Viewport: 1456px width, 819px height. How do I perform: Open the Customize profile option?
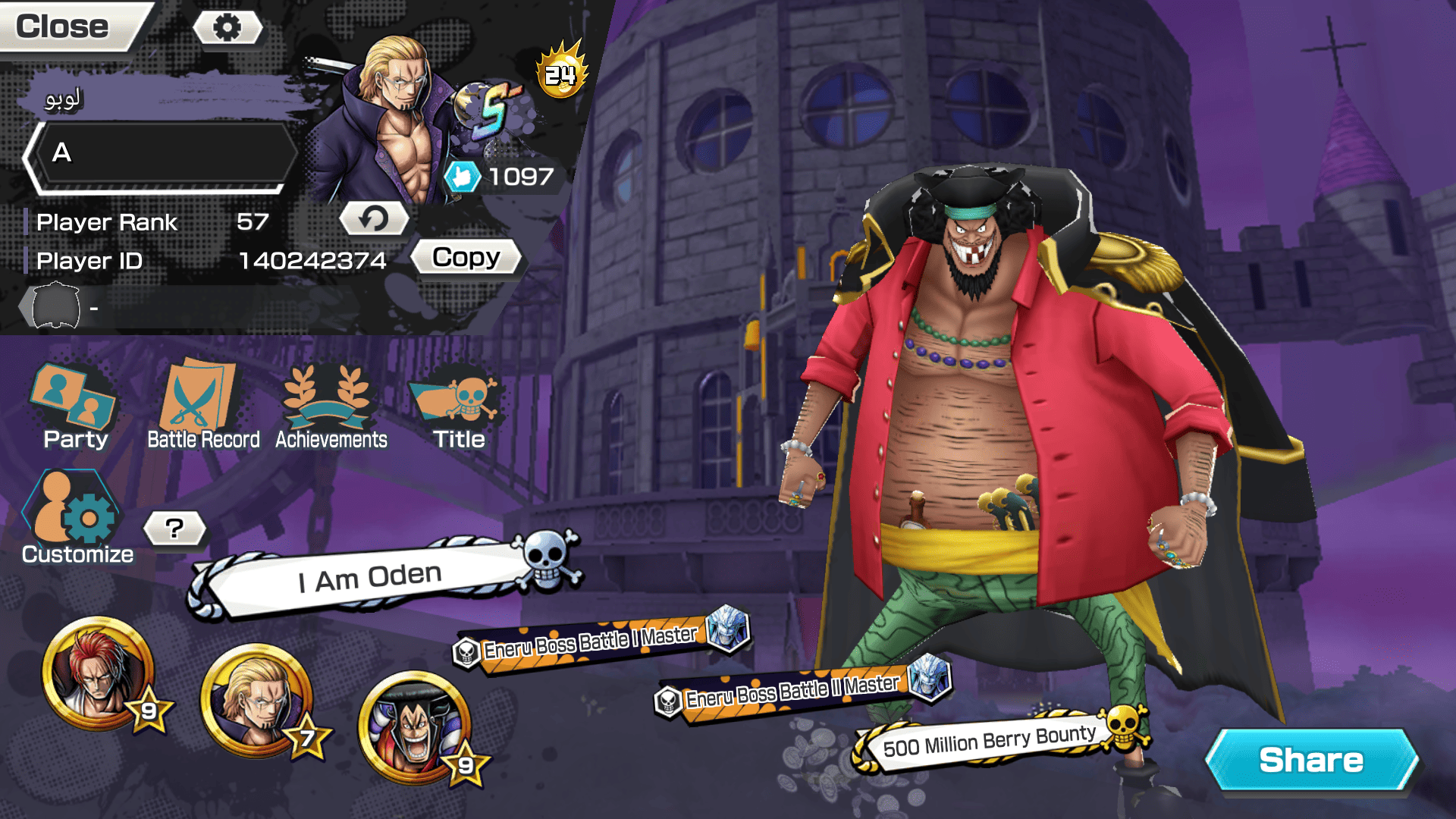tap(77, 519)
